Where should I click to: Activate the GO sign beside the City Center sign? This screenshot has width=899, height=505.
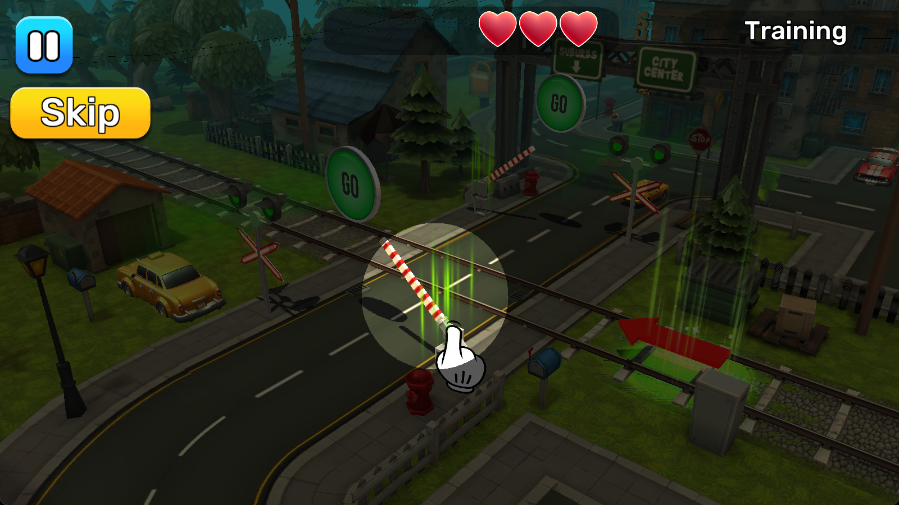(560, 103)
